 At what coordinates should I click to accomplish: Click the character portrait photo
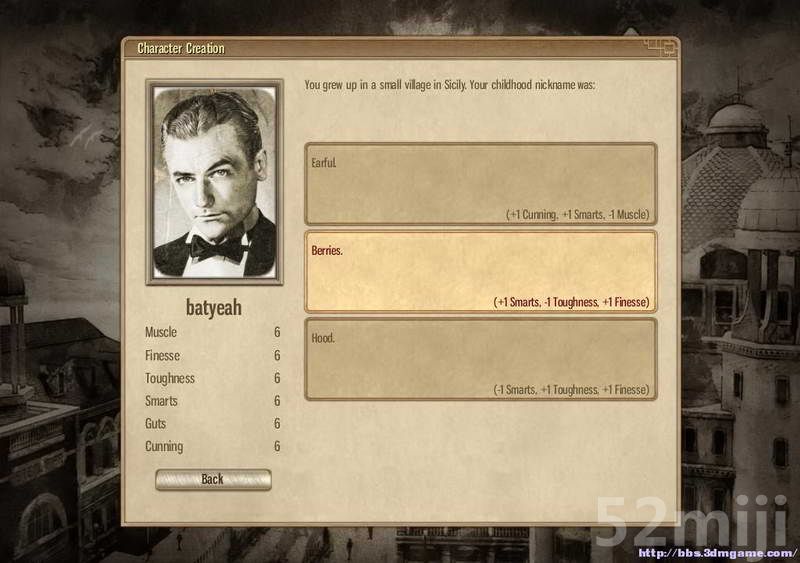click(x=212, y=183)
